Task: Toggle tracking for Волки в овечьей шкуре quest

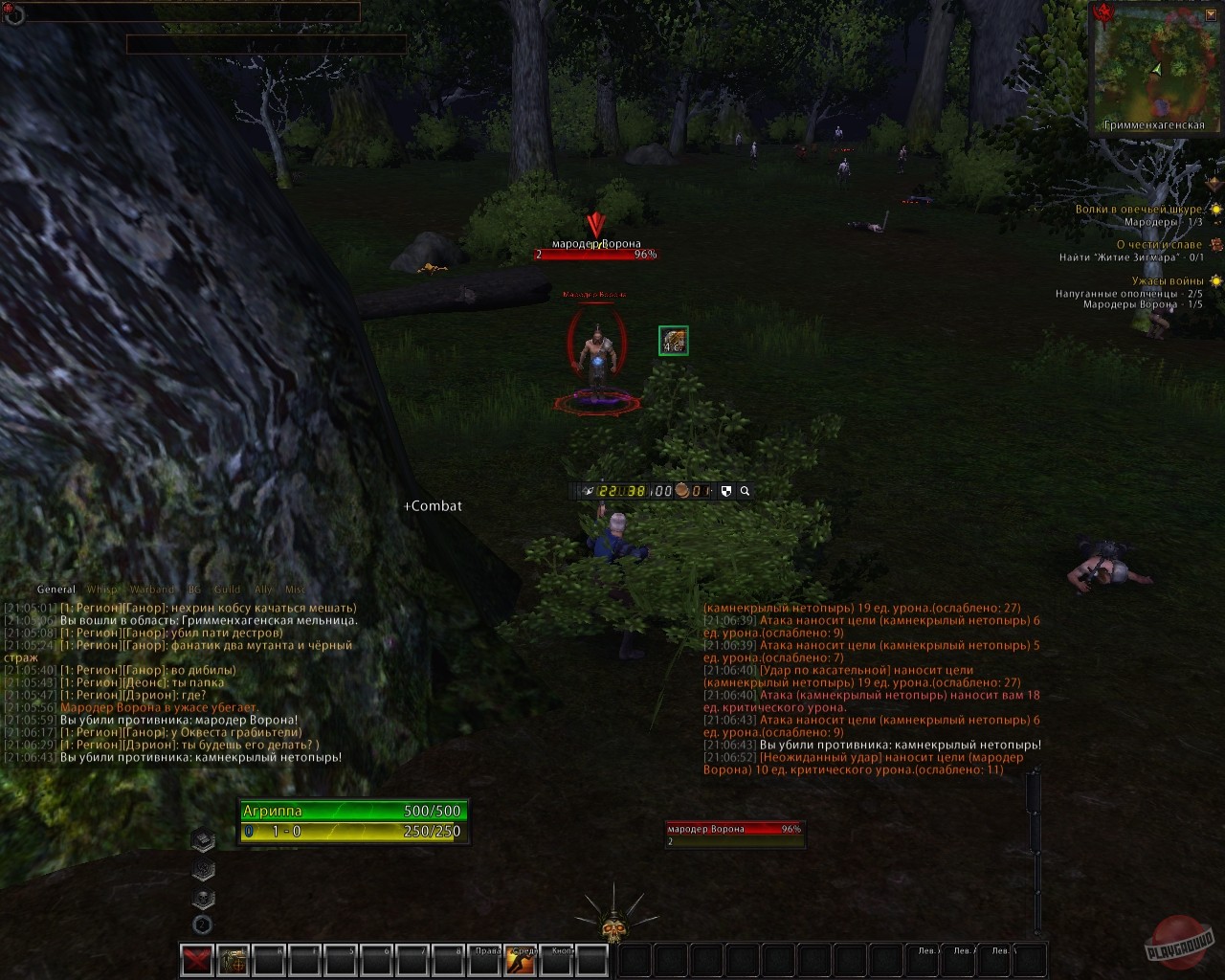Action: tap(1215, 210)
